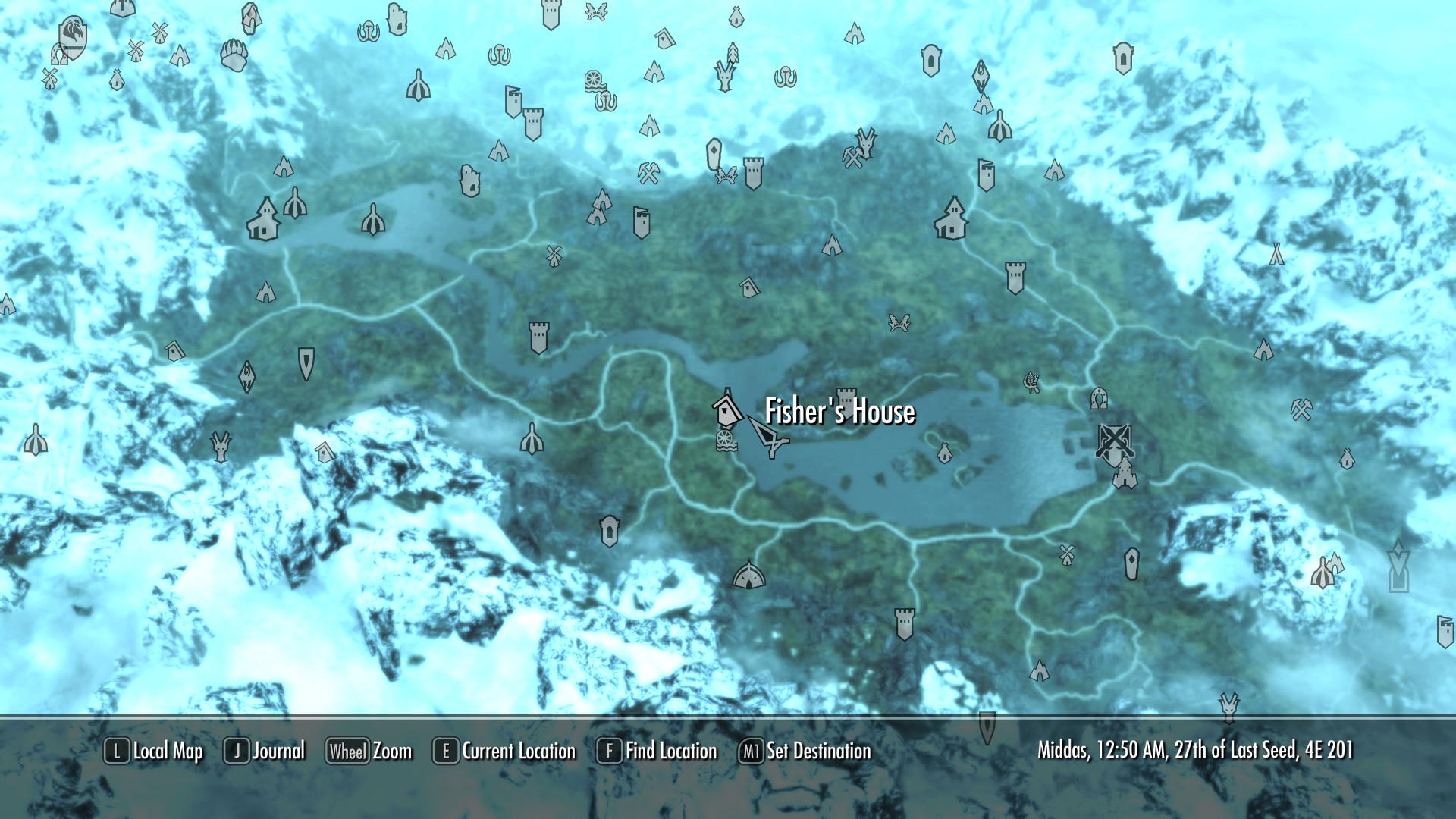Image resolution: width=1456 pixels, height=819 pixels.
Task: Open the Journal from the map bar
Action: click(x=265, y=752)
